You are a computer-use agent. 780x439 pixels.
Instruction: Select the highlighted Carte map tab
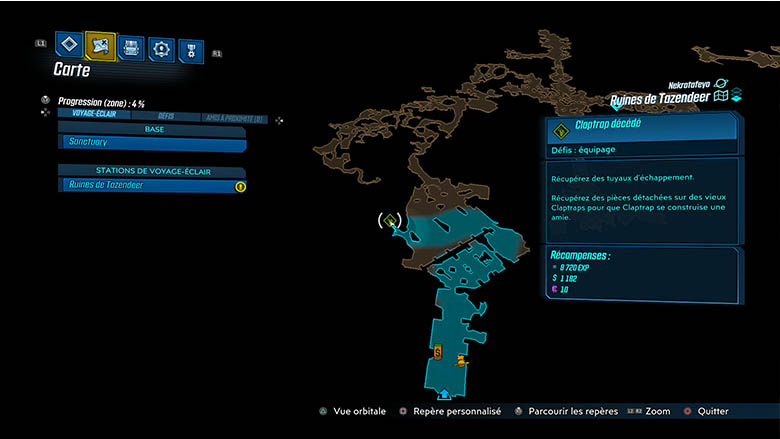tap(100, 45)
